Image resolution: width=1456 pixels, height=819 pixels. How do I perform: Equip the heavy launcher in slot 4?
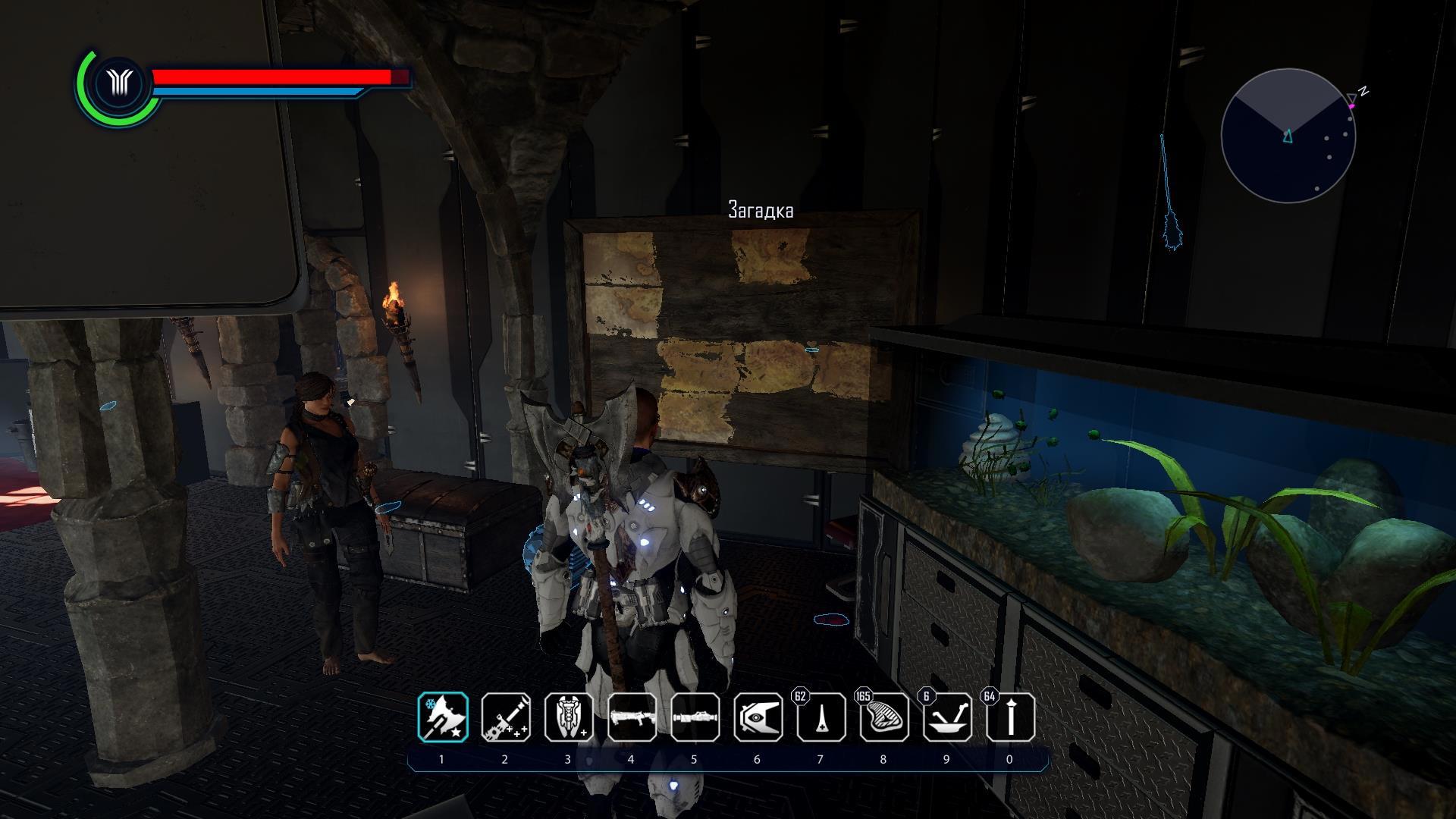(632, 717)
